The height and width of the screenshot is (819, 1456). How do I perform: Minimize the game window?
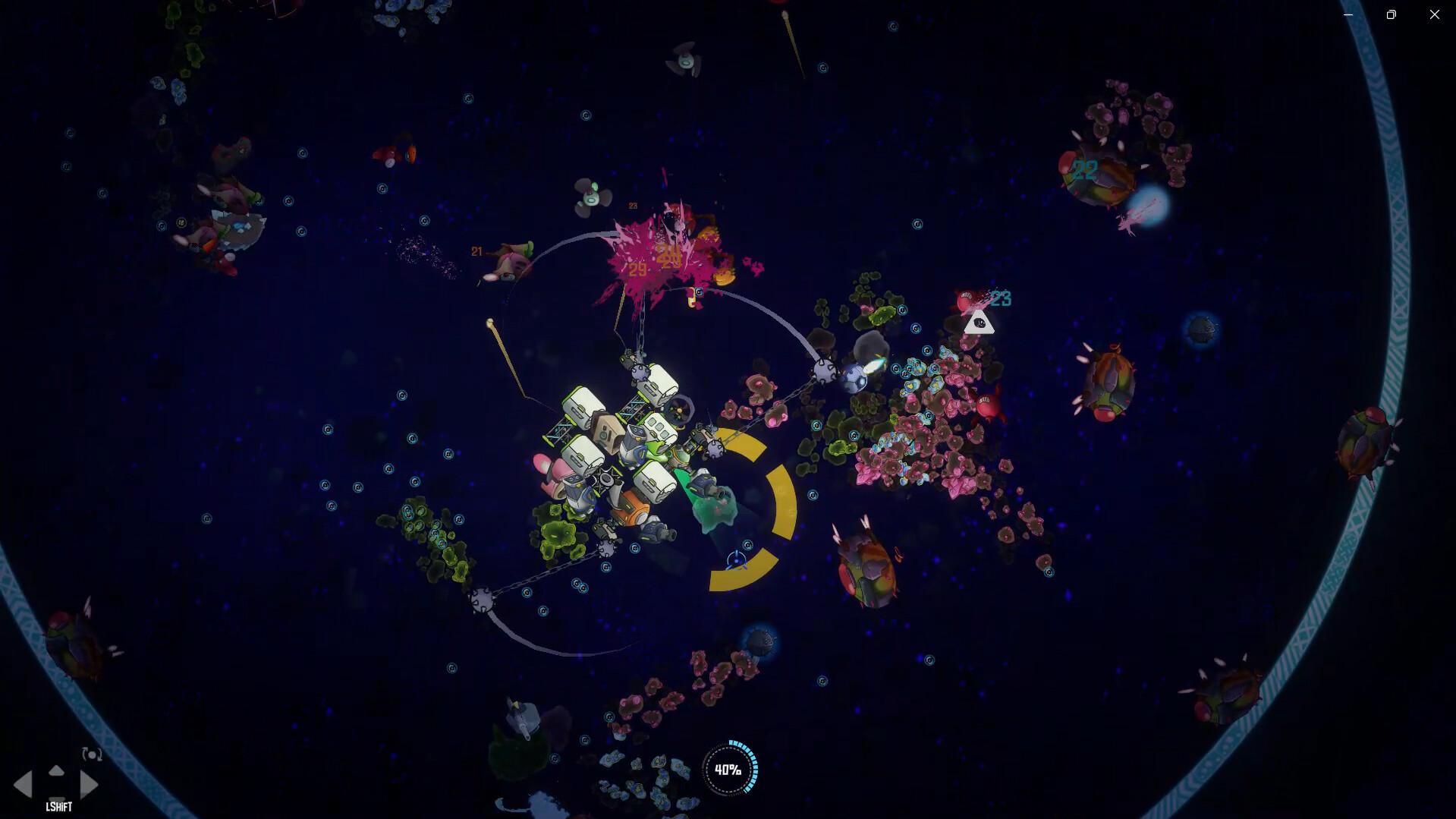pyautogui.click(x=1348, y=14)
